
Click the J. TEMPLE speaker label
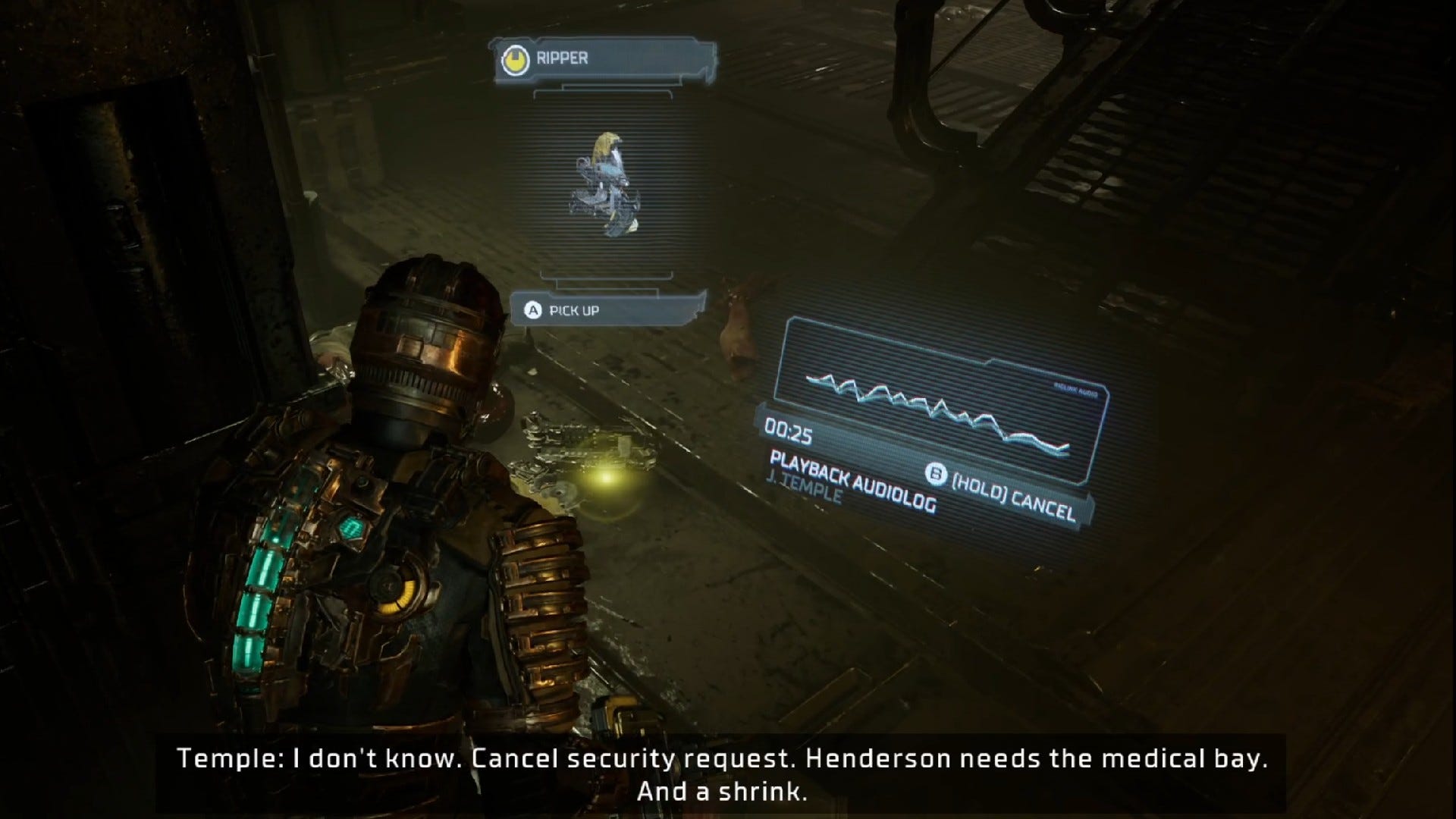[805, 496]
